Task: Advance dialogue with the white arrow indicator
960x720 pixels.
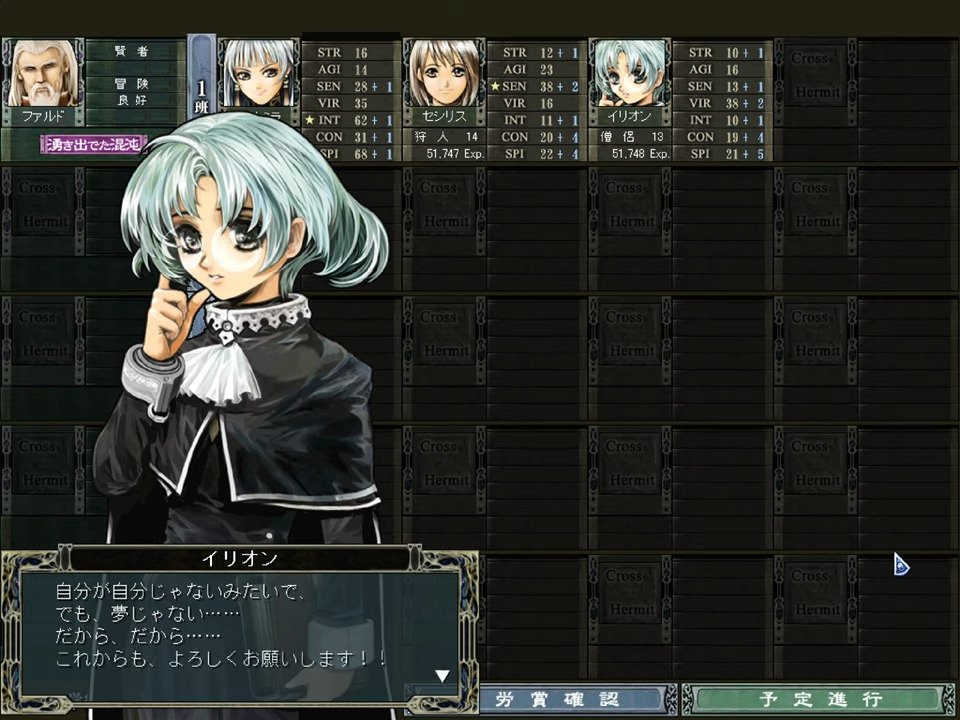Action: point(442,676)
